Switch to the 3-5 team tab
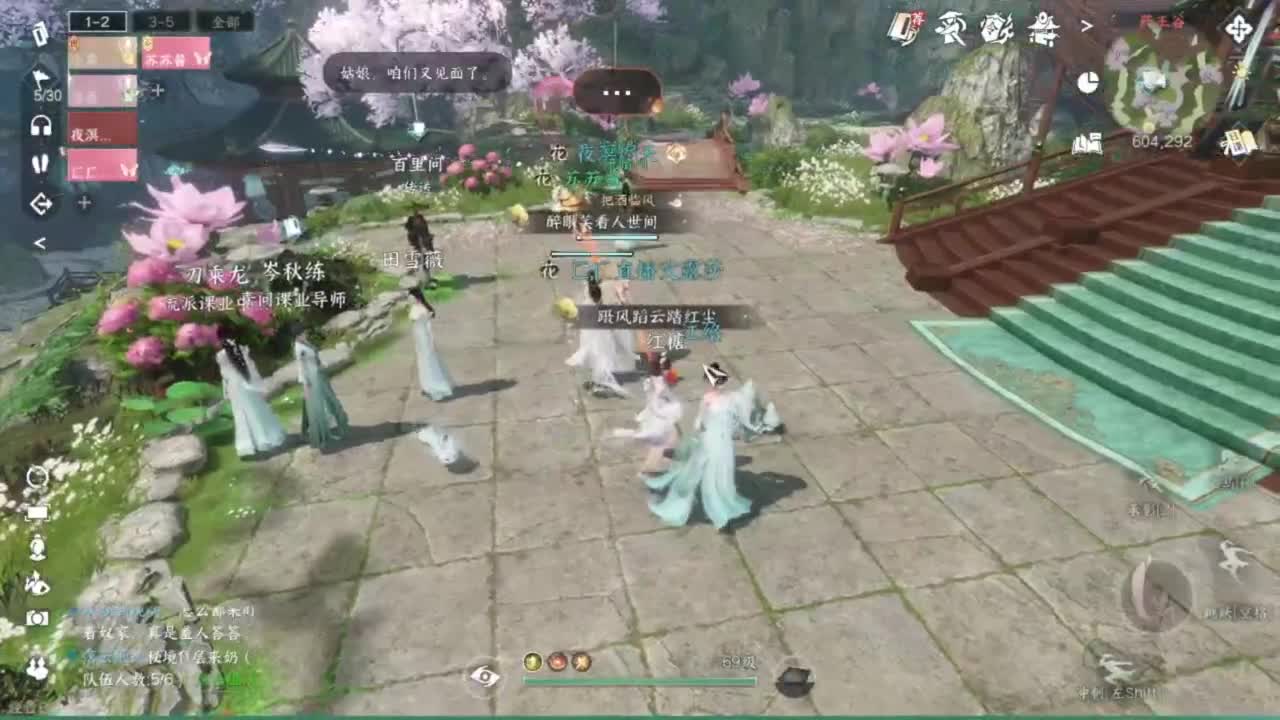The height and width of the screenshot is (720, 1280). coord(160,20)
